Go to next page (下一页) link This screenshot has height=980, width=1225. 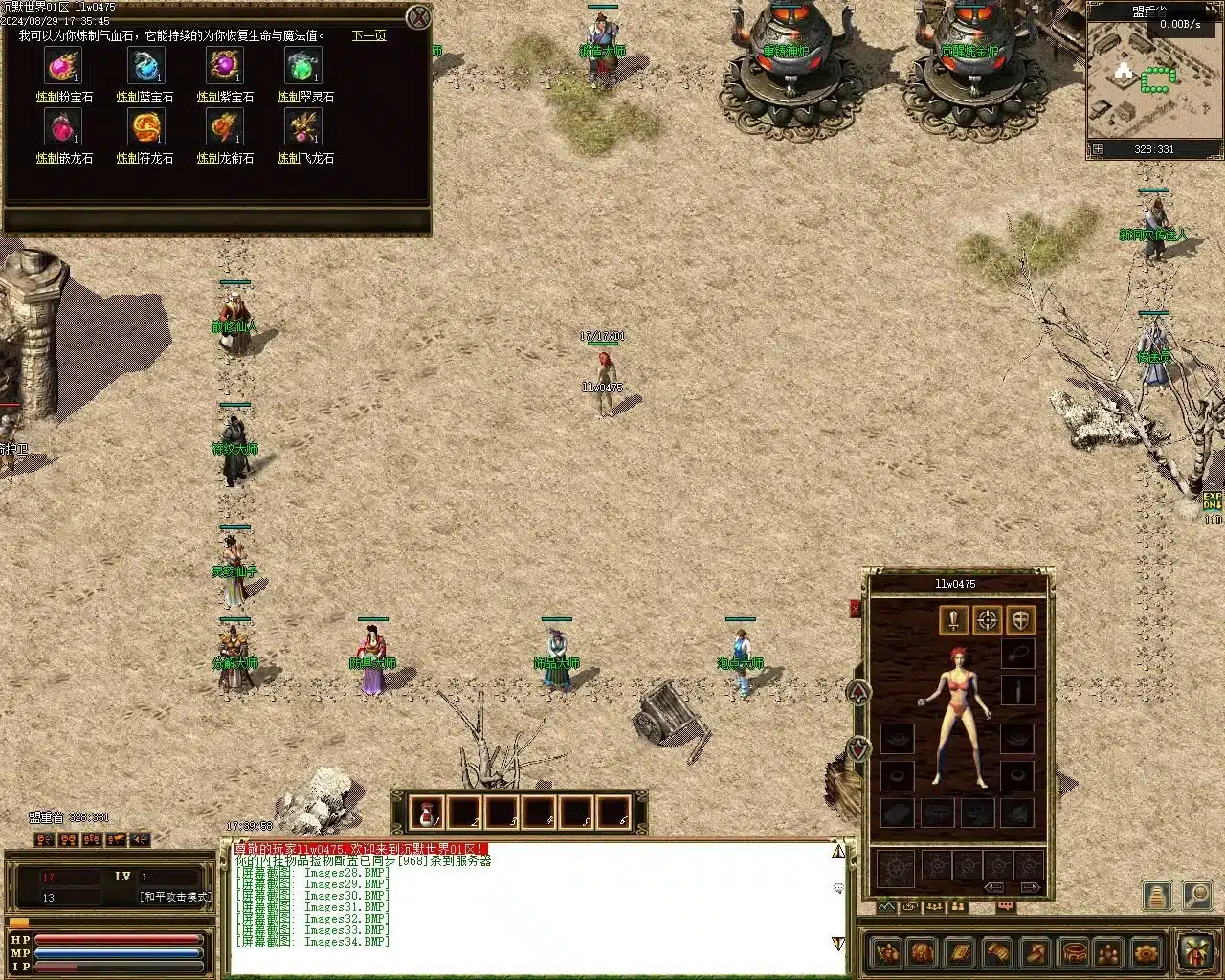[368, 36]
